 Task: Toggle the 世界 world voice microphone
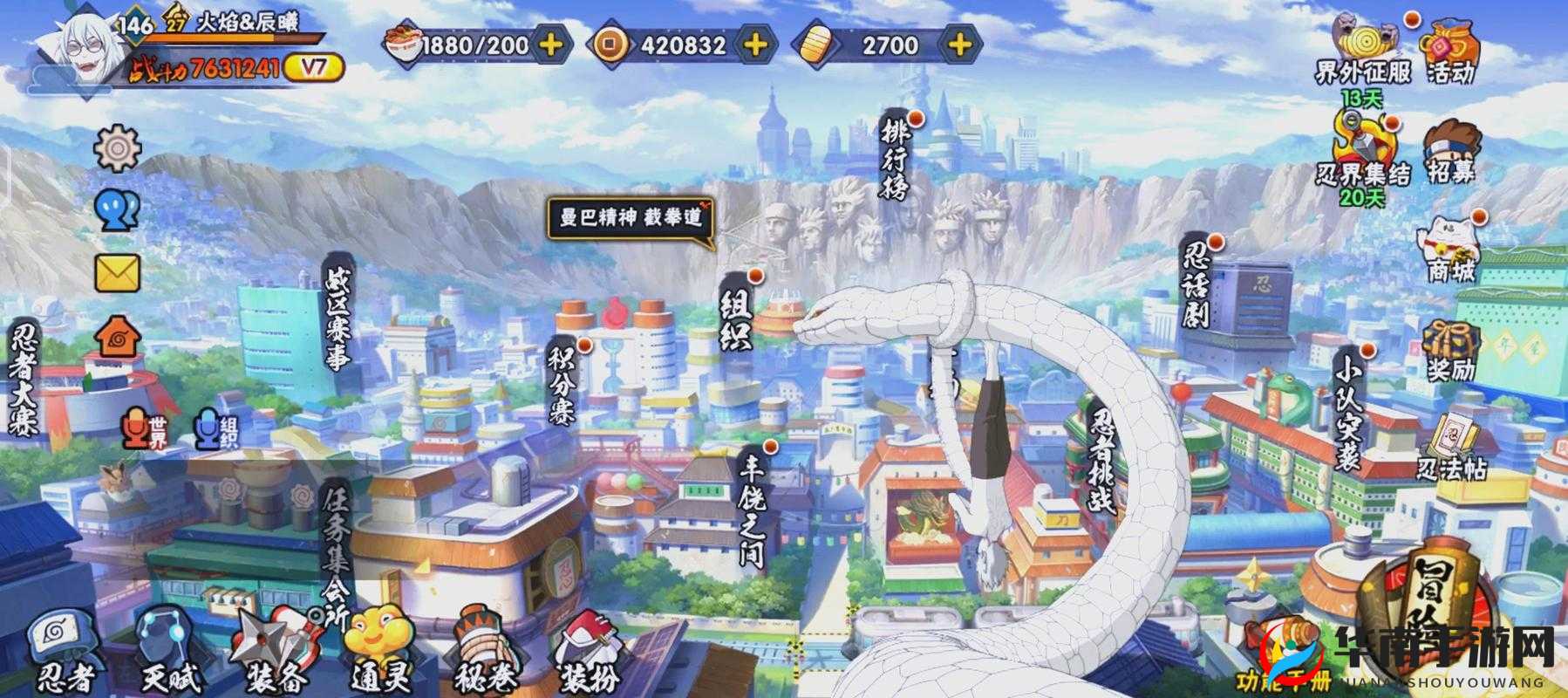click(x=141, y=428)
